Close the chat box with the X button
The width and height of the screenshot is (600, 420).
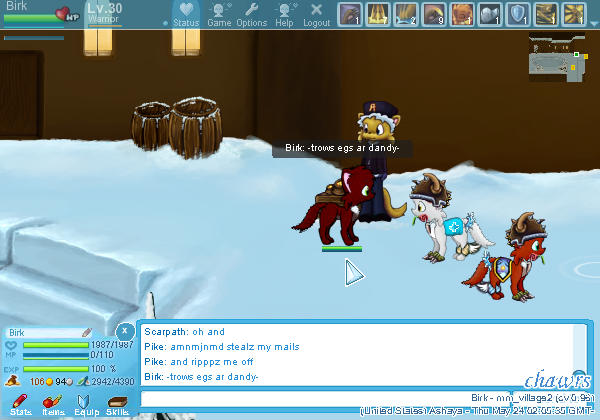coord(124,329)
